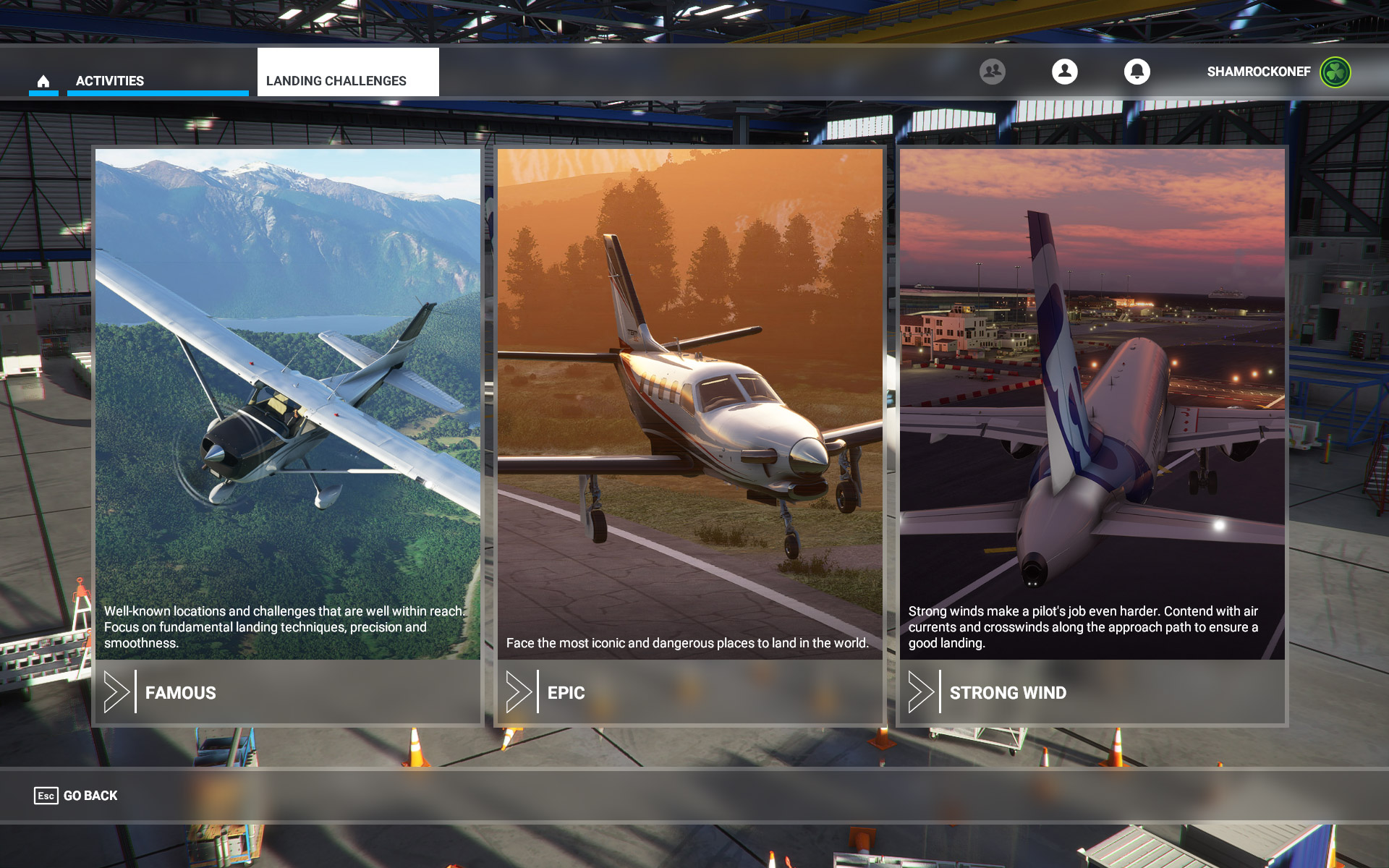Open the player profile icon
The image size is (1389, 868).
1064,72
